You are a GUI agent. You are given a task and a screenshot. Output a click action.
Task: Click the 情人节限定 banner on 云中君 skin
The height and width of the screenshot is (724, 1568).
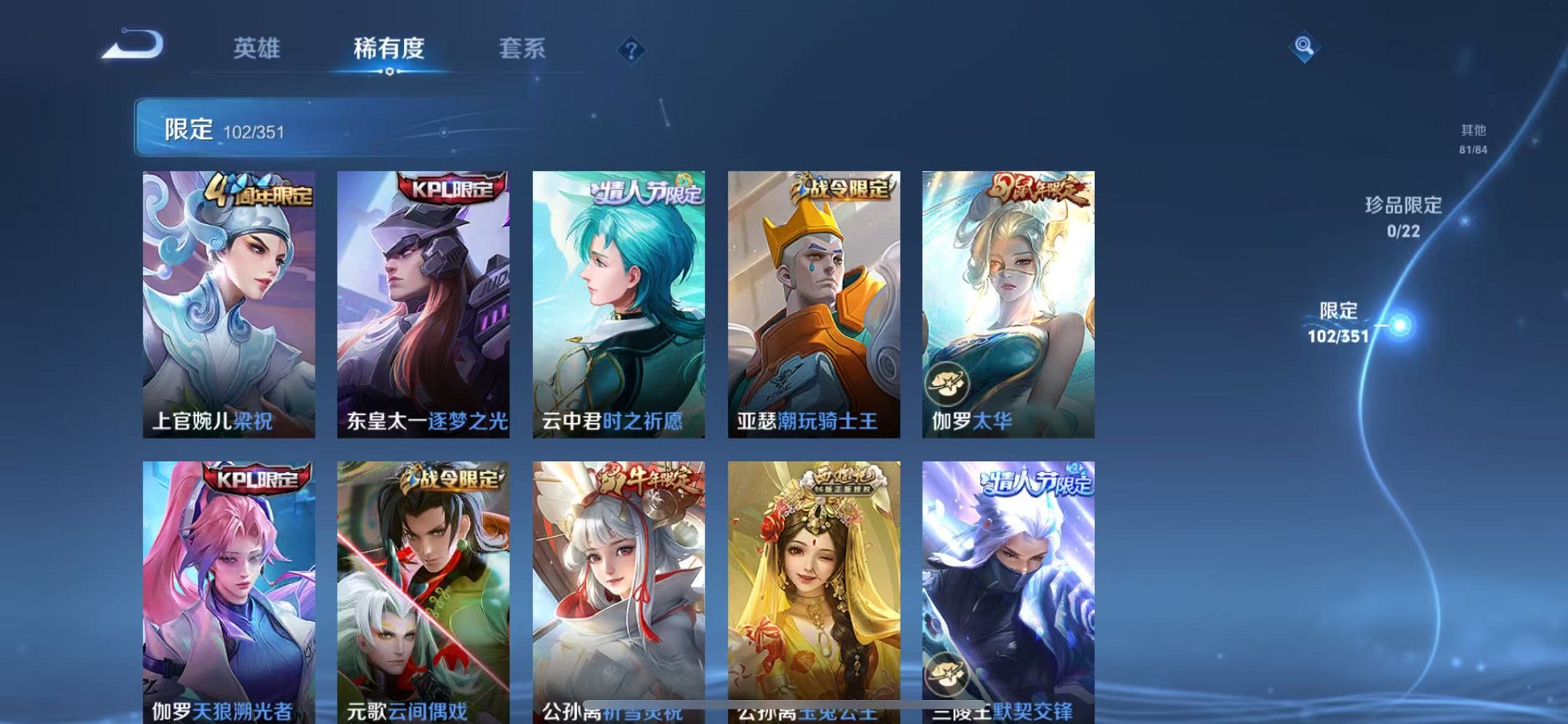click(x=644, y=191)
